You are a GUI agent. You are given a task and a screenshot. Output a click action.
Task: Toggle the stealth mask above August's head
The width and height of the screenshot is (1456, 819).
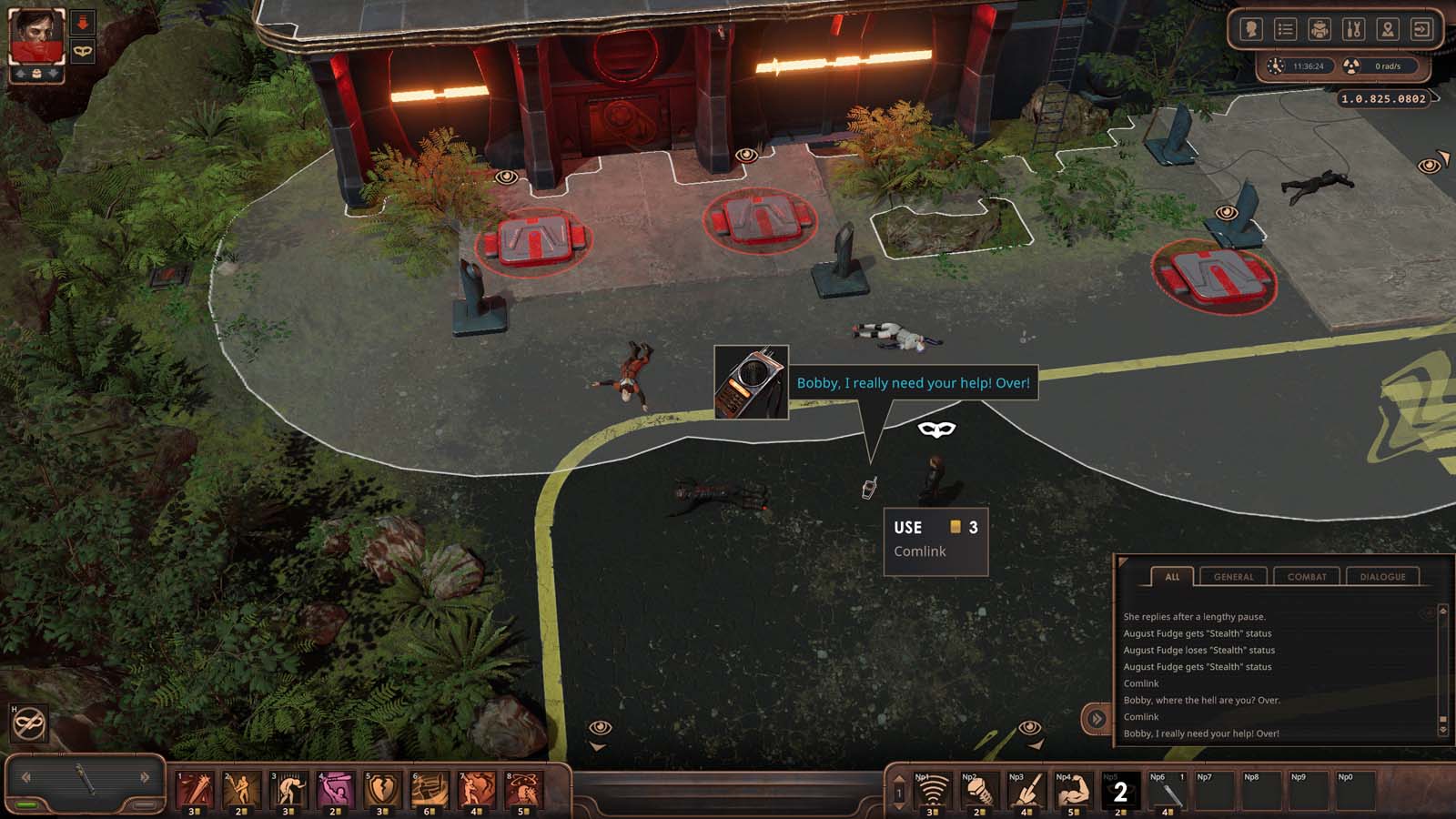coord(935,429)
